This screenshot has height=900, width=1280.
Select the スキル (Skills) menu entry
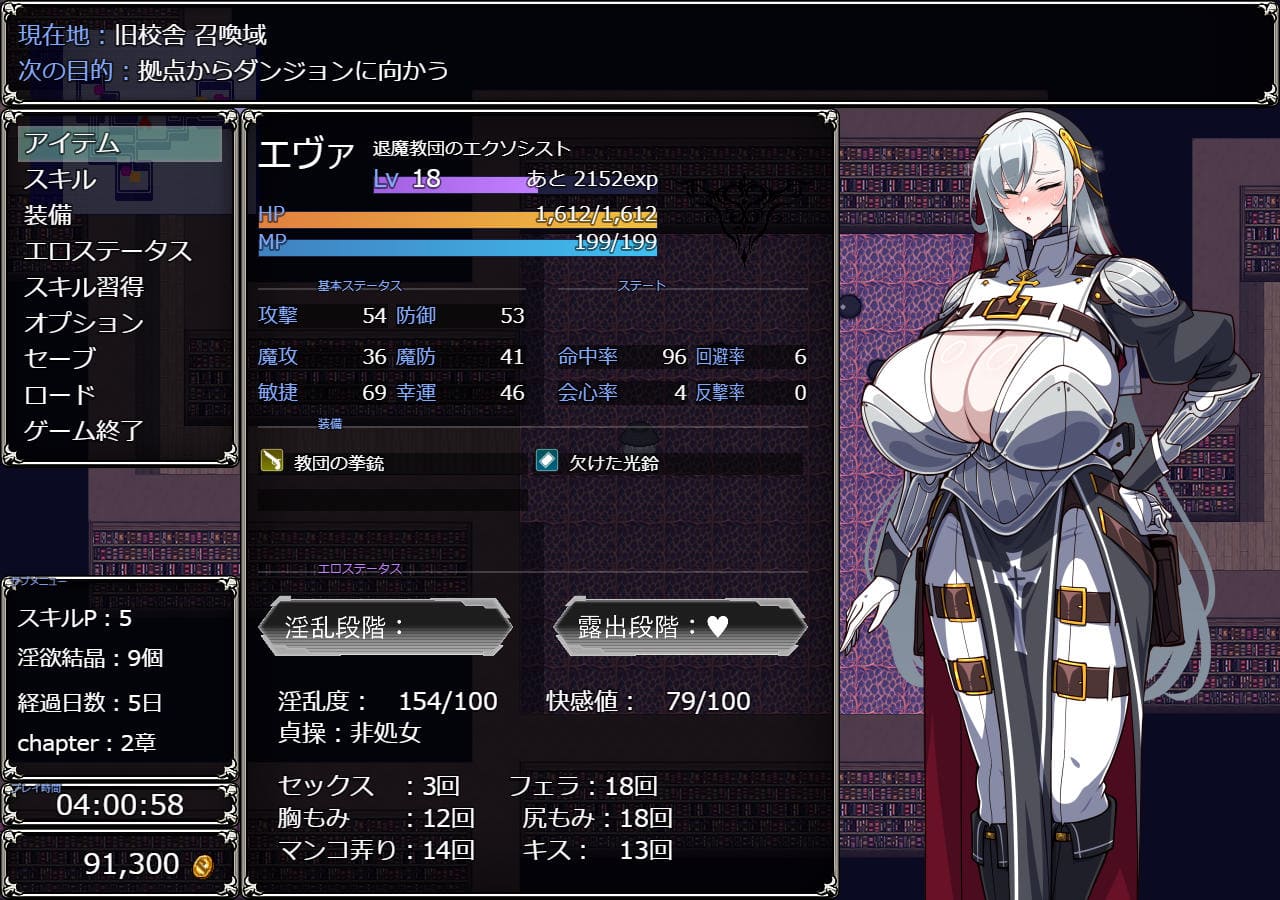(60, 180)
